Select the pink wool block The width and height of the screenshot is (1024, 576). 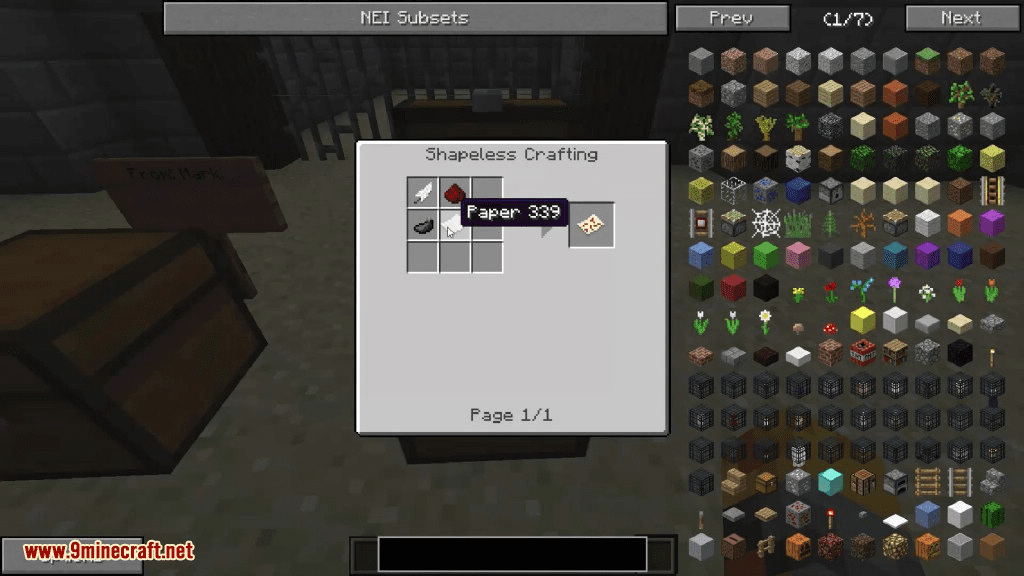point(798,255)
